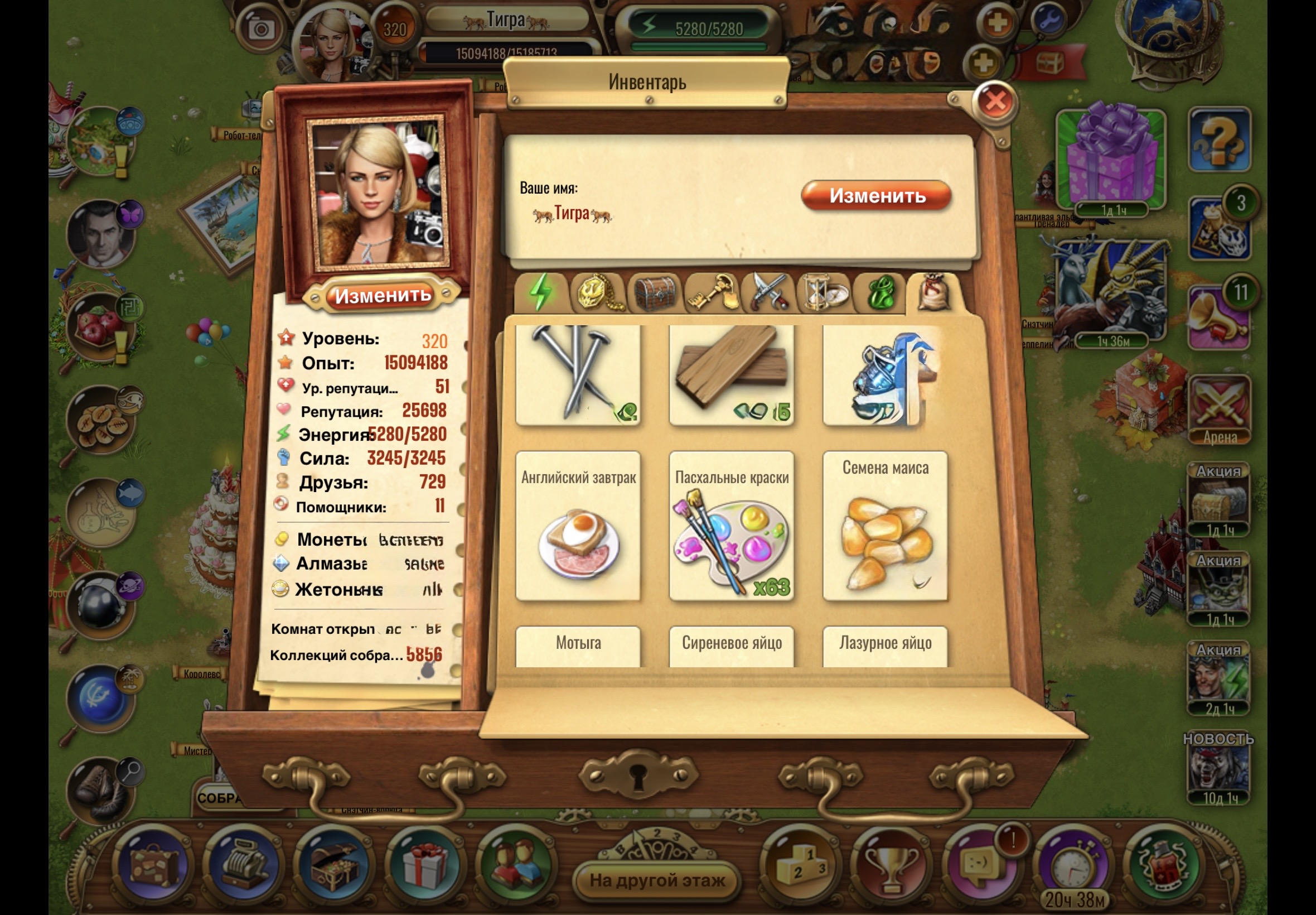The height and width of the screenshot is (915, 1316).
Task: Open the question mark help icon
Action: point(1220,140)
